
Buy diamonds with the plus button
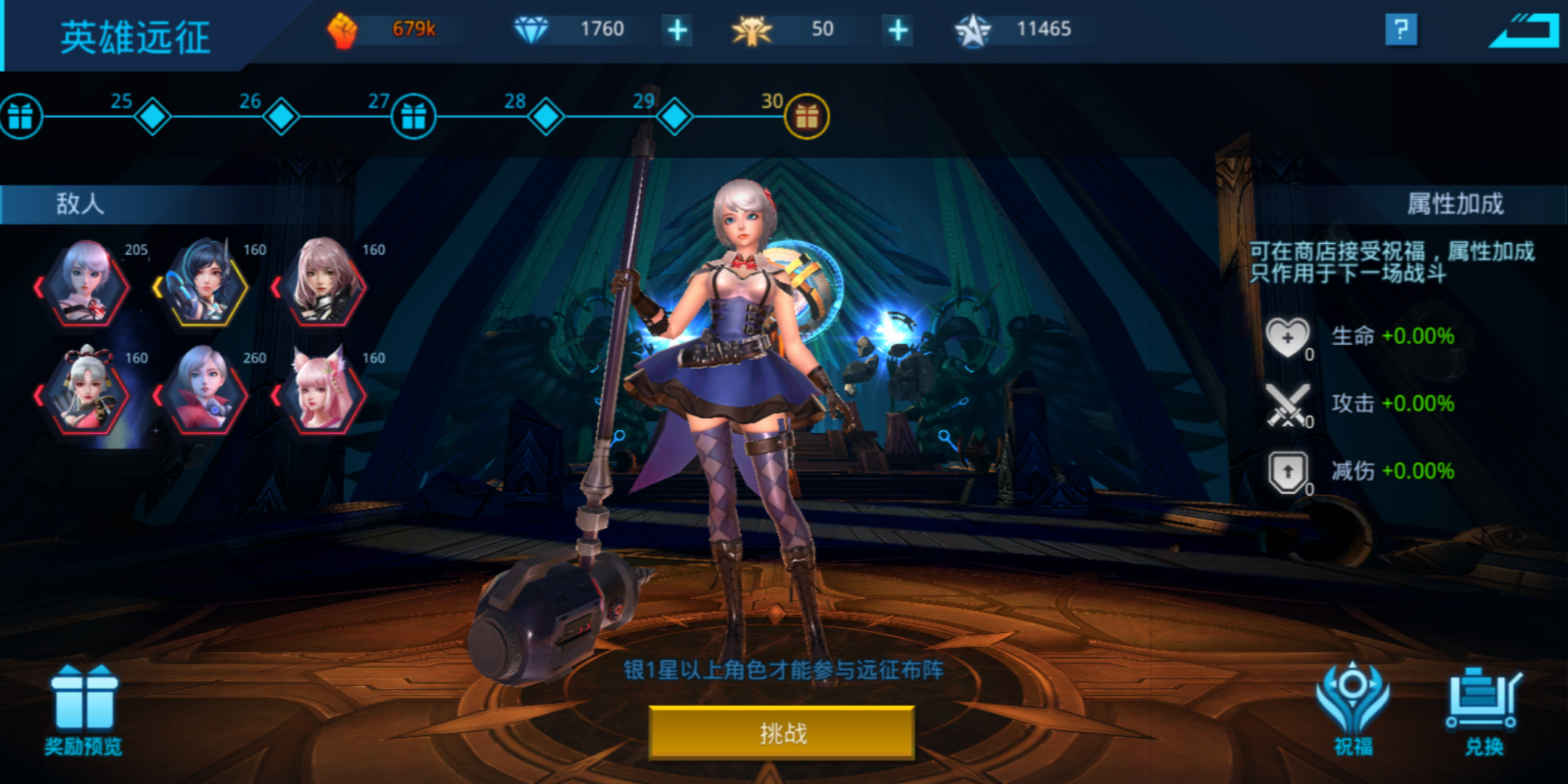(x=677, y=29)
